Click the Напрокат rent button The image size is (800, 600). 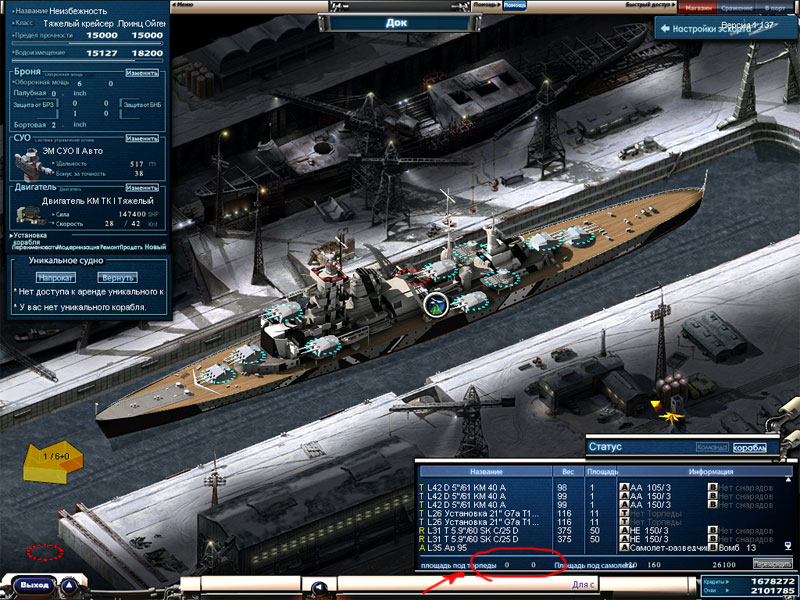[55, 277]
